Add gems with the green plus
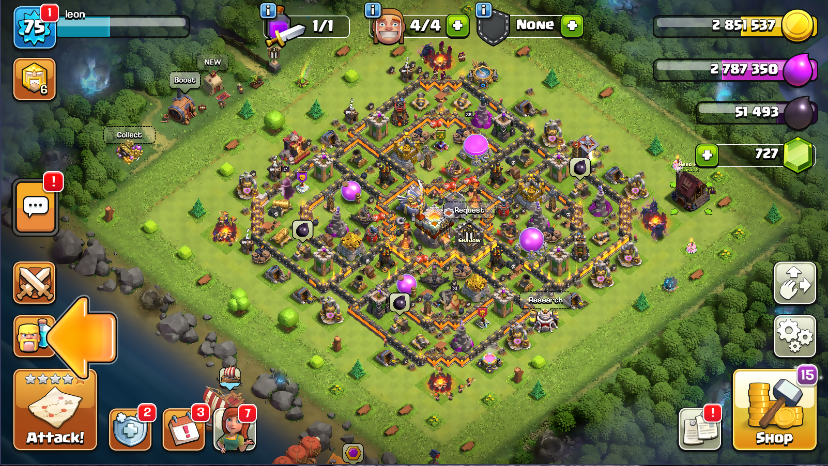The height and width of the screenshot is (466, 828). point(707,155)
